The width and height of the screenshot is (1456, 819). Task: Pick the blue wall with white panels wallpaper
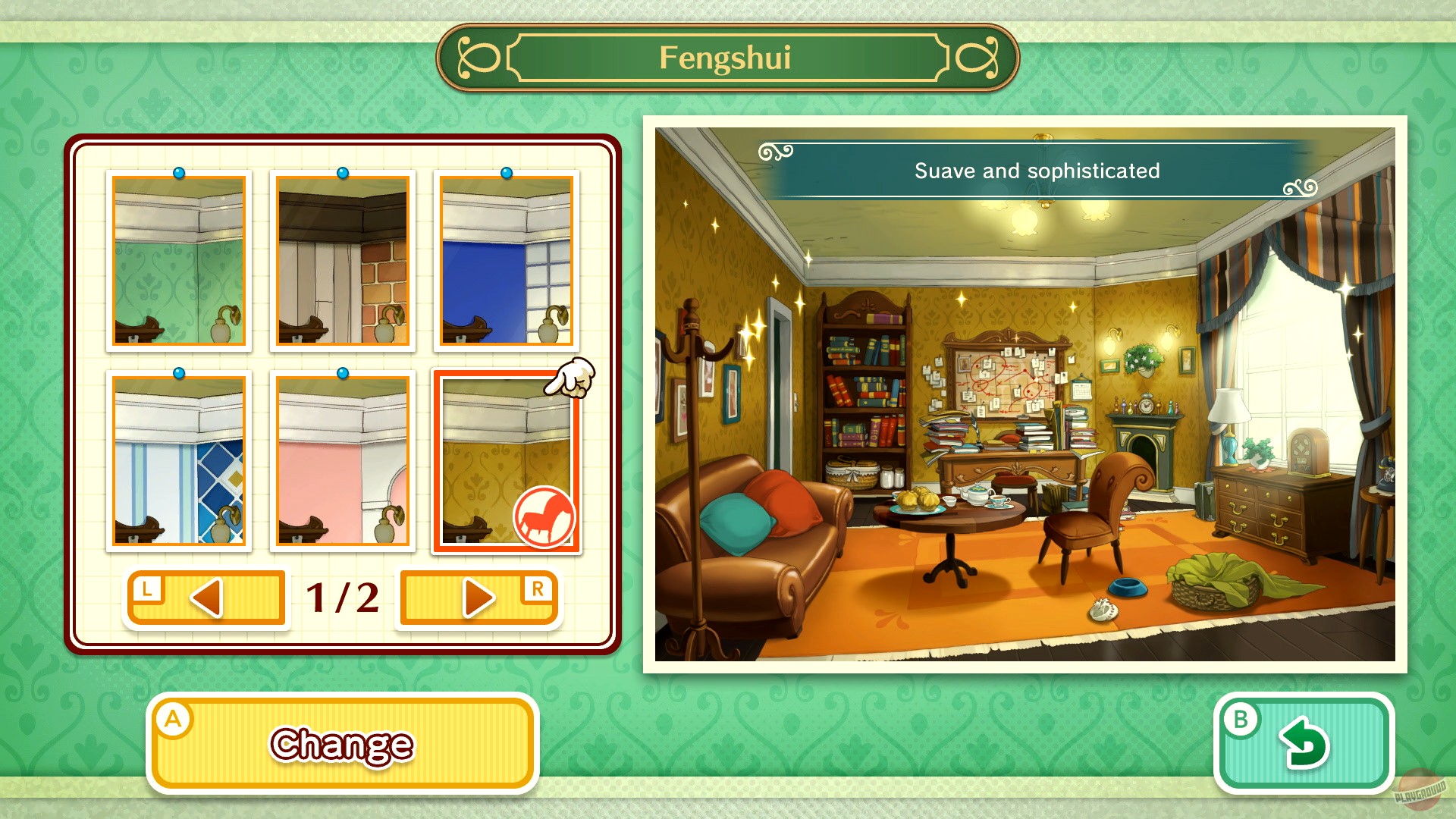(x=506, y=262)
